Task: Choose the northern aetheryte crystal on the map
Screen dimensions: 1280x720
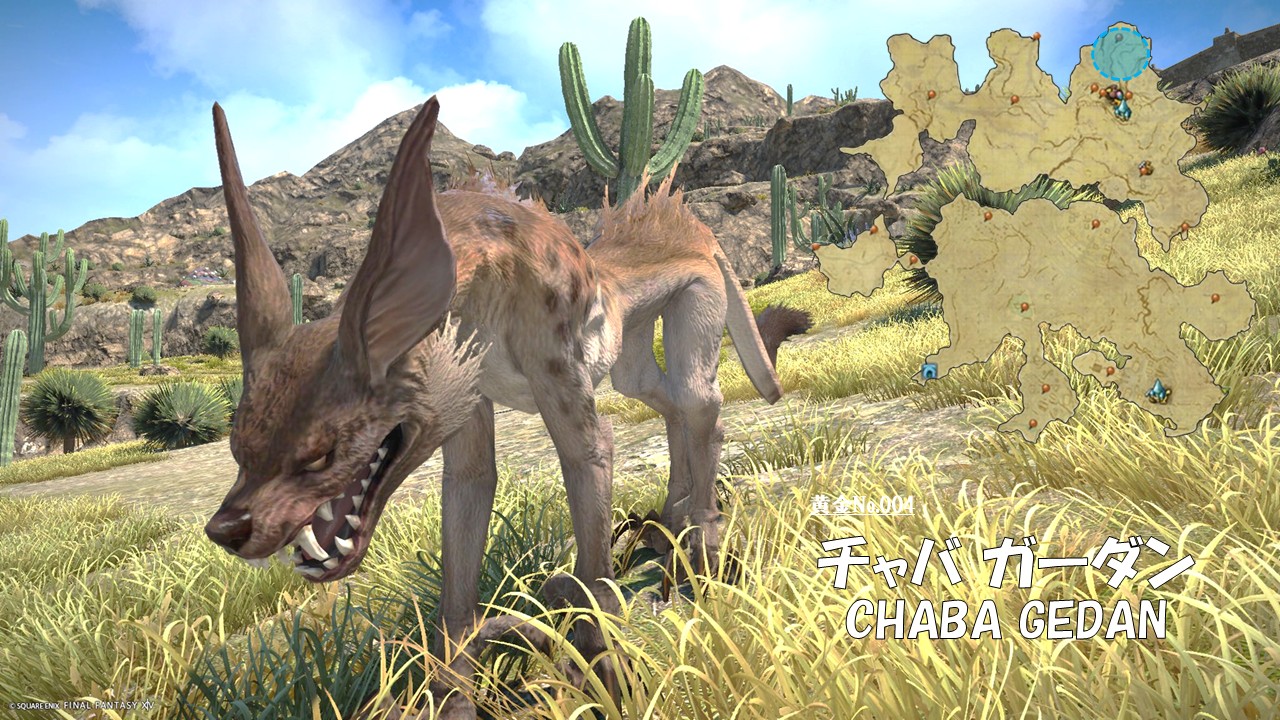Action: (1123, 108)
